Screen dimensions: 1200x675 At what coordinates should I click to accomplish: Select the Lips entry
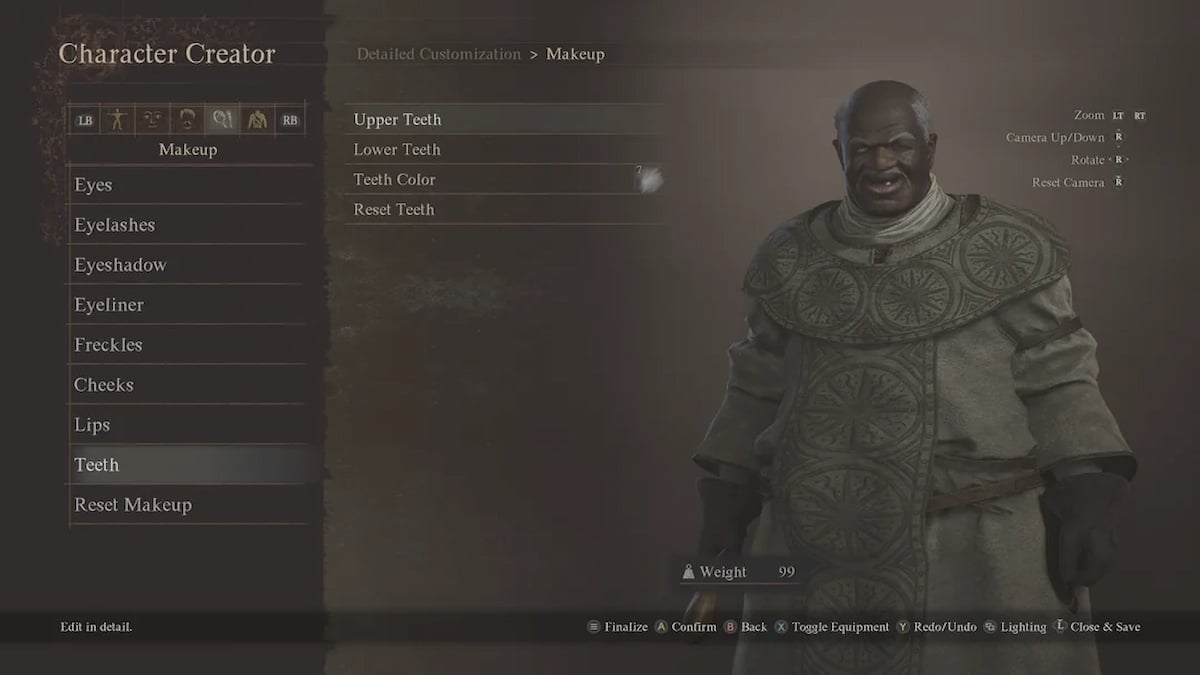coord(92,425)
